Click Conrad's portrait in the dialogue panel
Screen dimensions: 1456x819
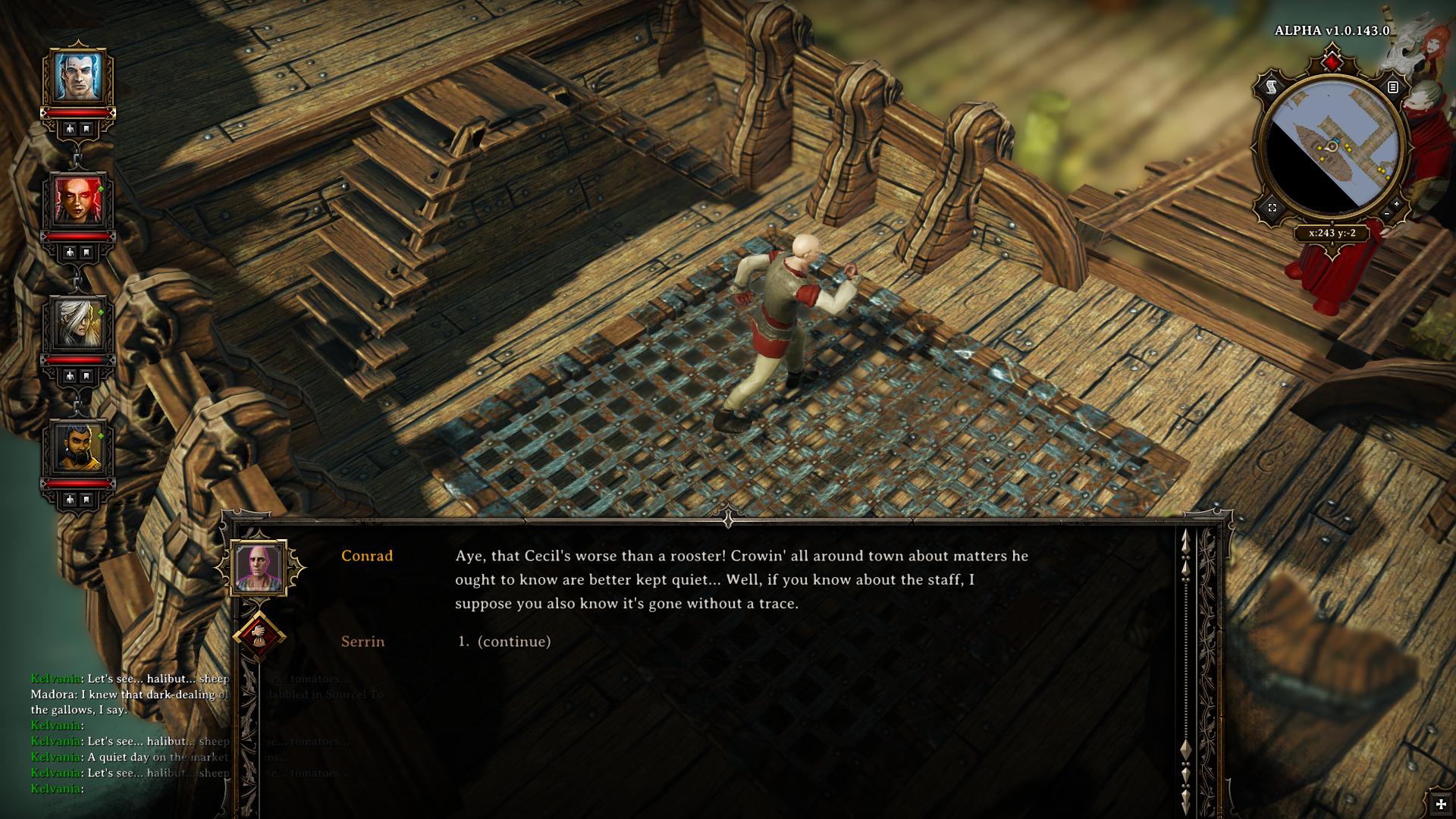[259, 568]
